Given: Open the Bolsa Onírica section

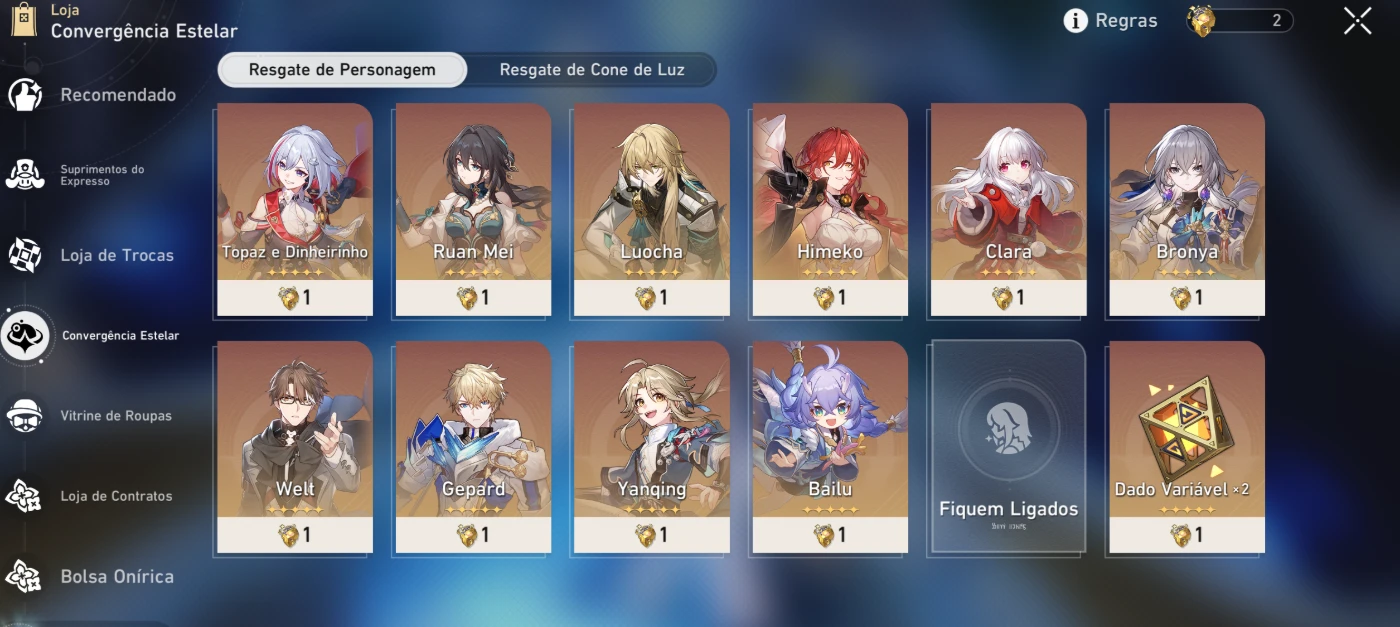Looking at the screenshot, I should [x=116, y=577].
